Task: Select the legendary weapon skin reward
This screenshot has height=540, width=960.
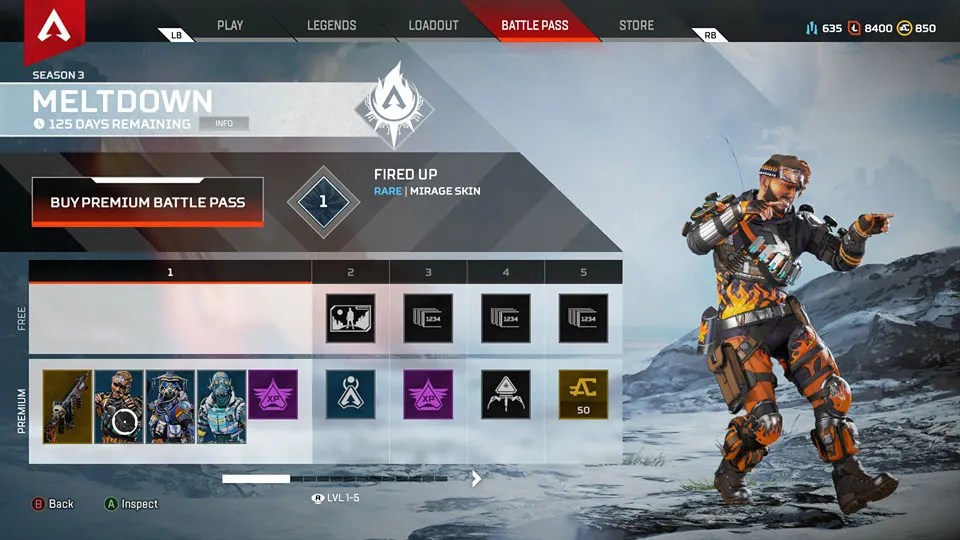Action: pos(67,406)
